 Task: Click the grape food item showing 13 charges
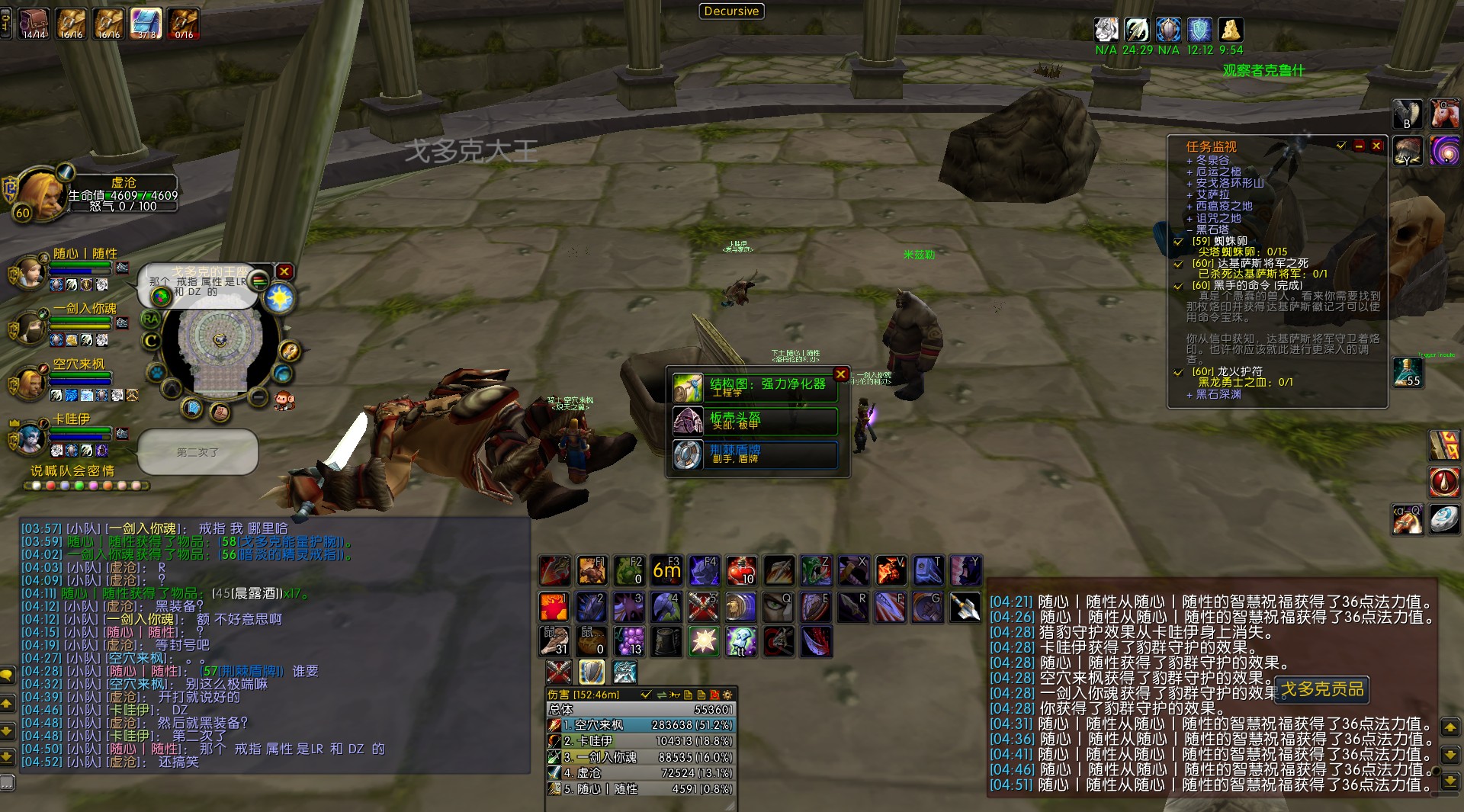(x=629, y=641)
